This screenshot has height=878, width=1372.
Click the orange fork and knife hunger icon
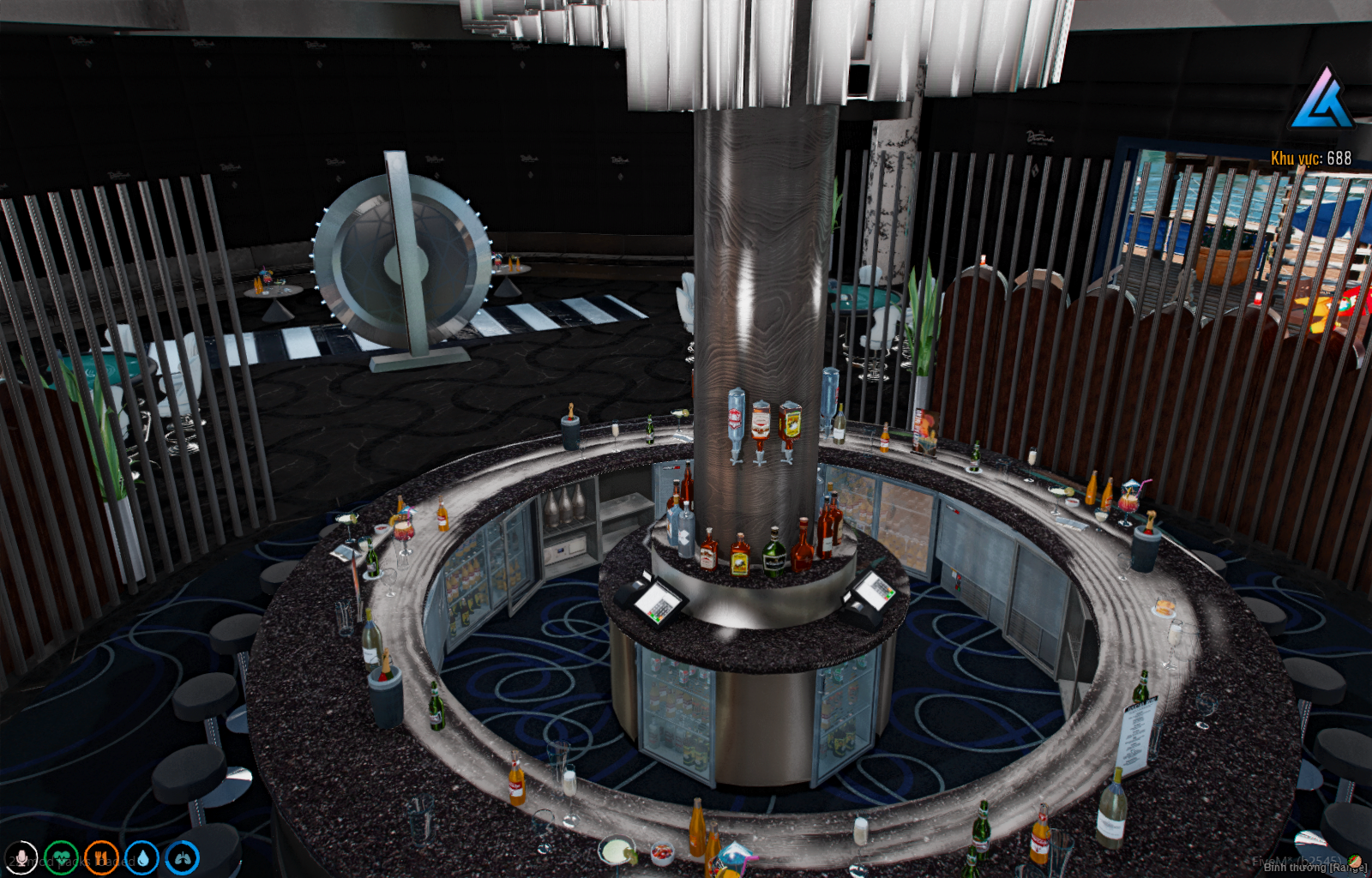tap(101, 858)
